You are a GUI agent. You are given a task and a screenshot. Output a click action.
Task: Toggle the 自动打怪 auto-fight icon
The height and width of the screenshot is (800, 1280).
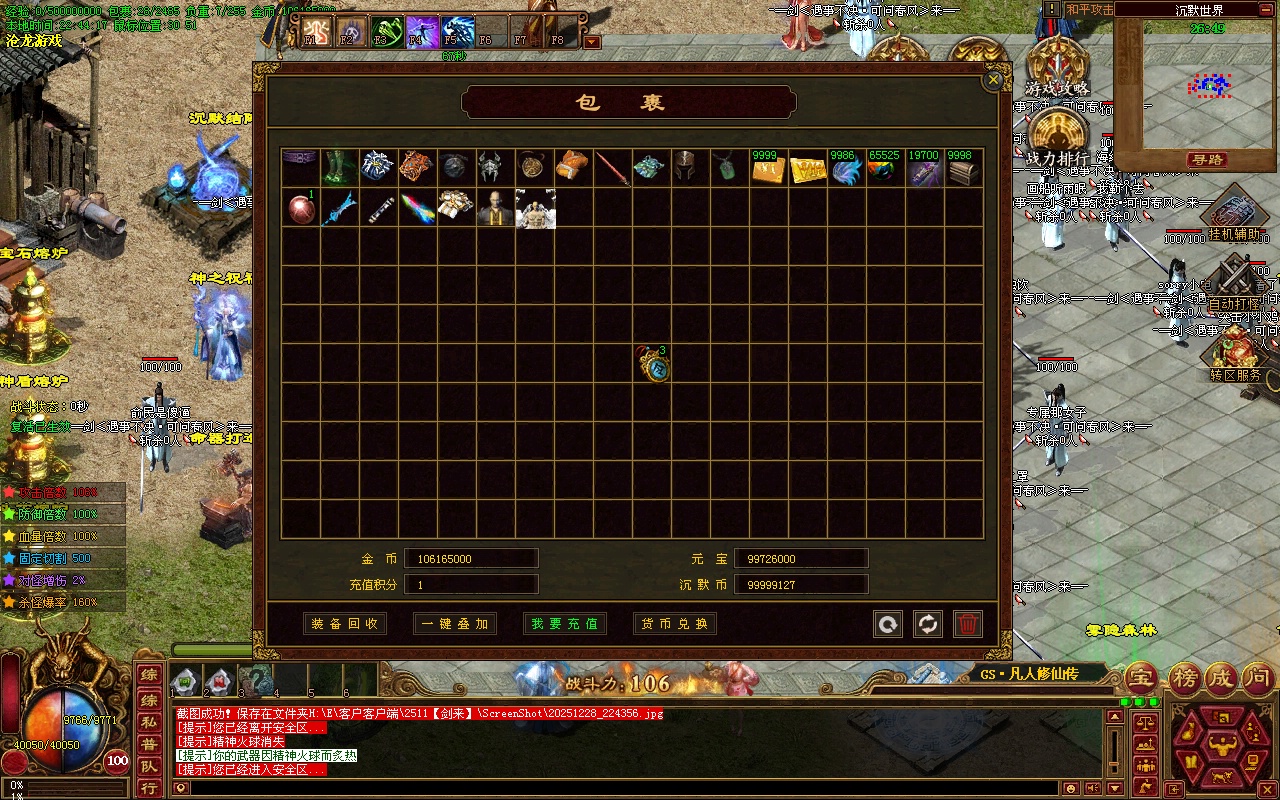1237,285
